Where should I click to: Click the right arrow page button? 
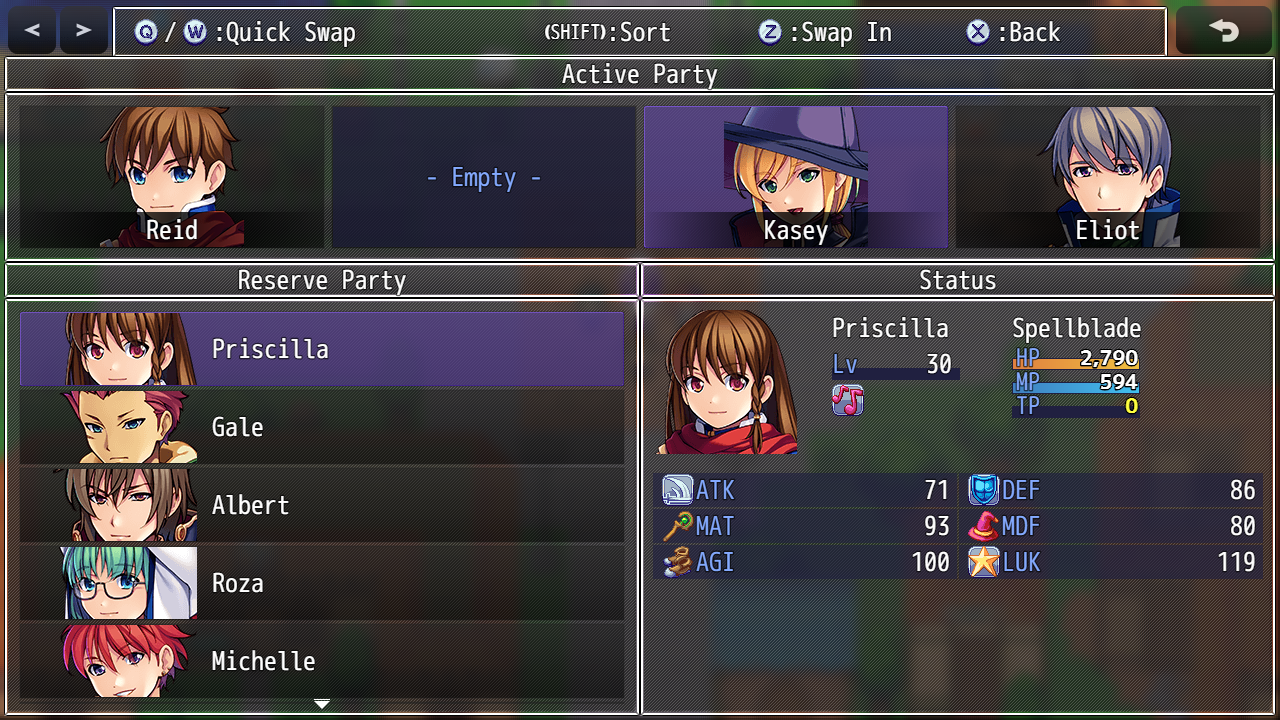coord(84,31)
